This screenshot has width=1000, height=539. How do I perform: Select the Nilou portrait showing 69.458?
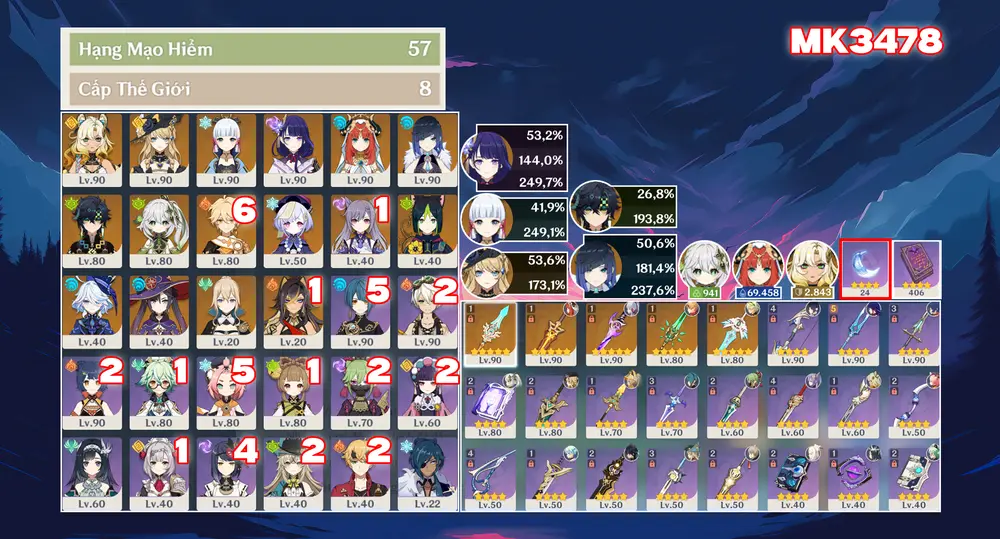(757, 268)
